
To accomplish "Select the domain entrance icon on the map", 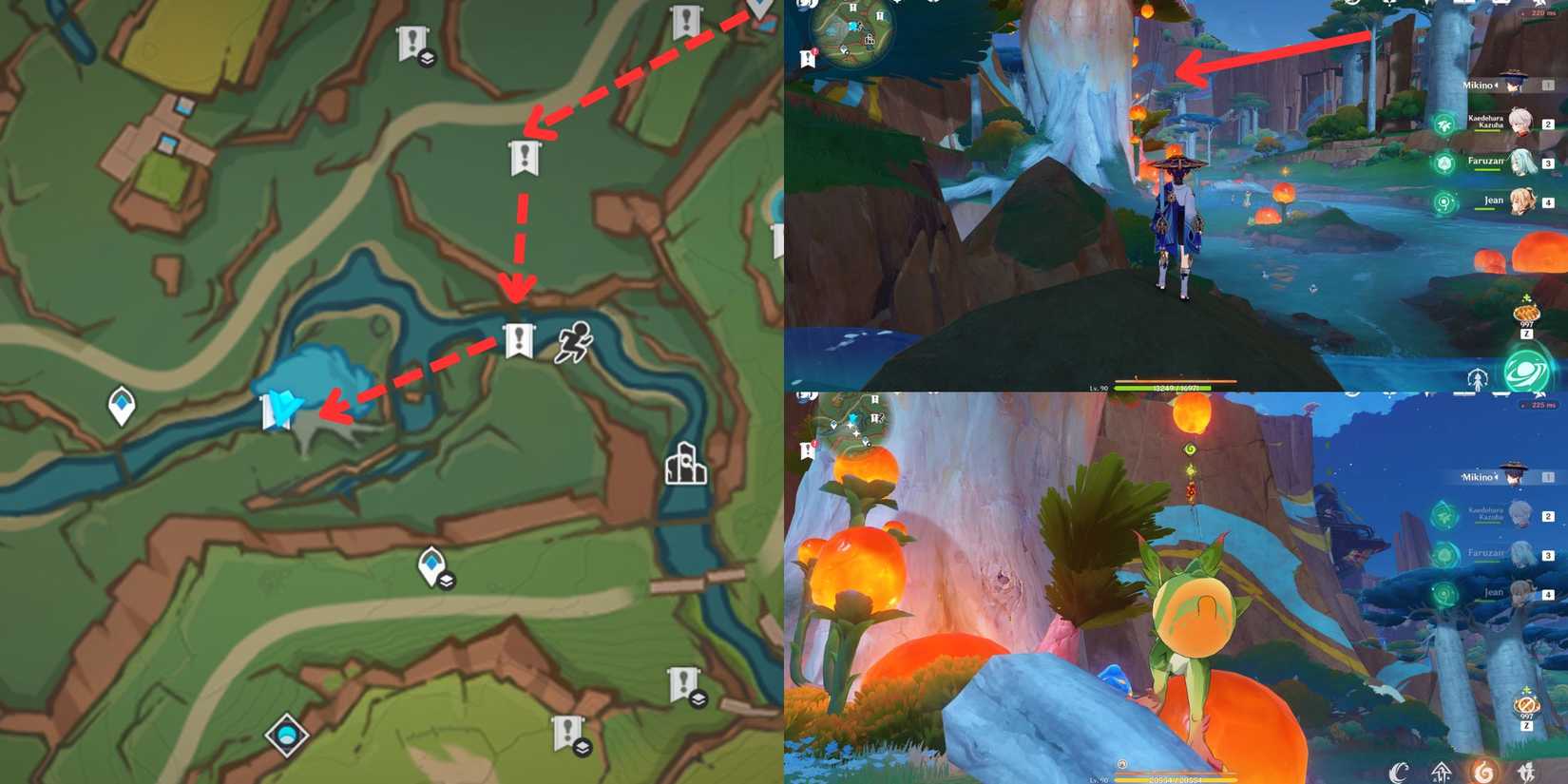I will [687, 466].
